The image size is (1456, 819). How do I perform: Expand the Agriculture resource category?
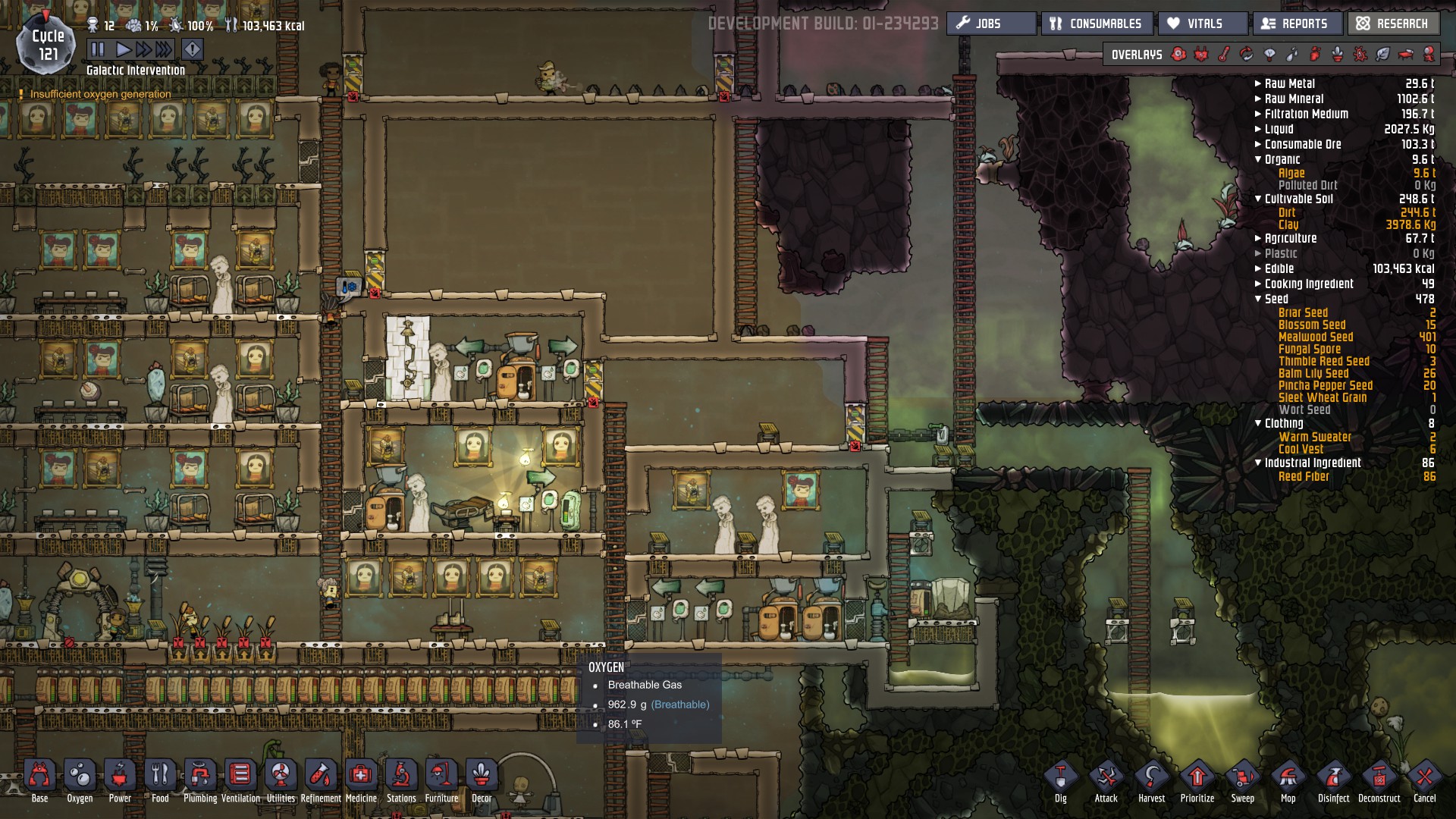coord(1258,238)
